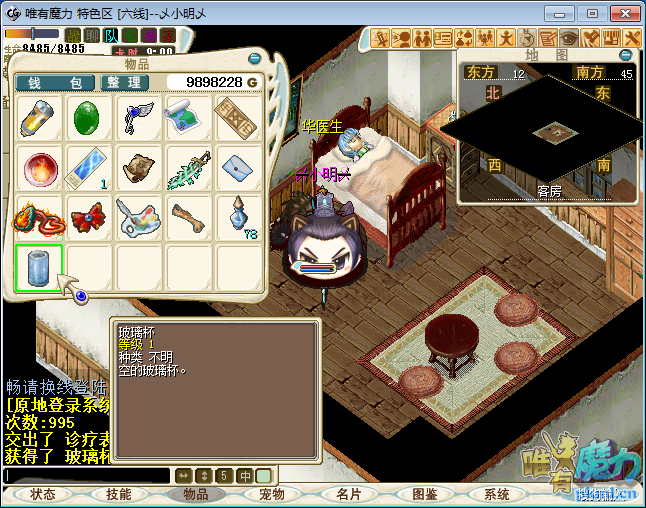Choose the blue envelope item

pos(240,168)
